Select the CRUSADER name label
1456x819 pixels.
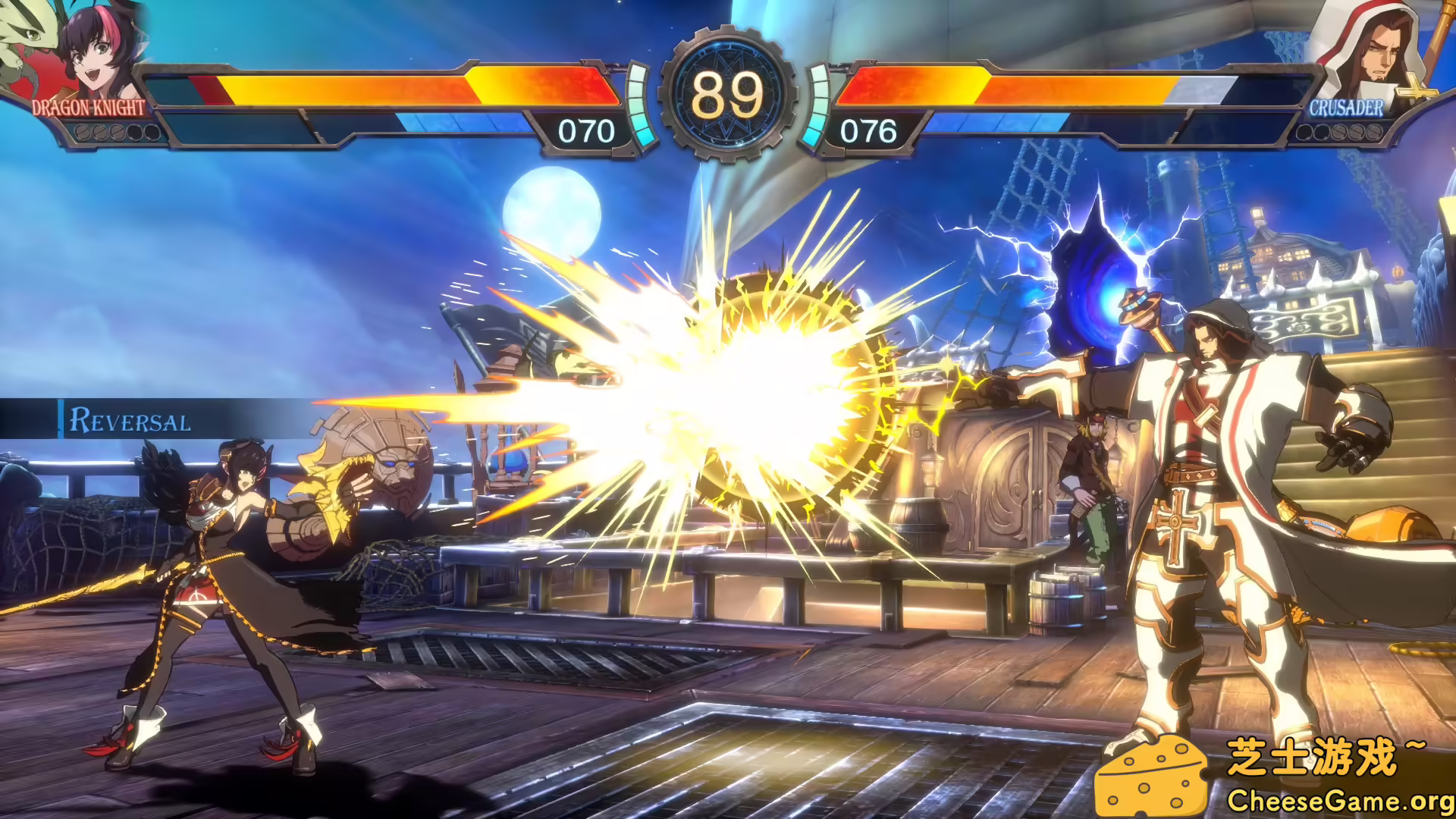tap(1346, 108)
